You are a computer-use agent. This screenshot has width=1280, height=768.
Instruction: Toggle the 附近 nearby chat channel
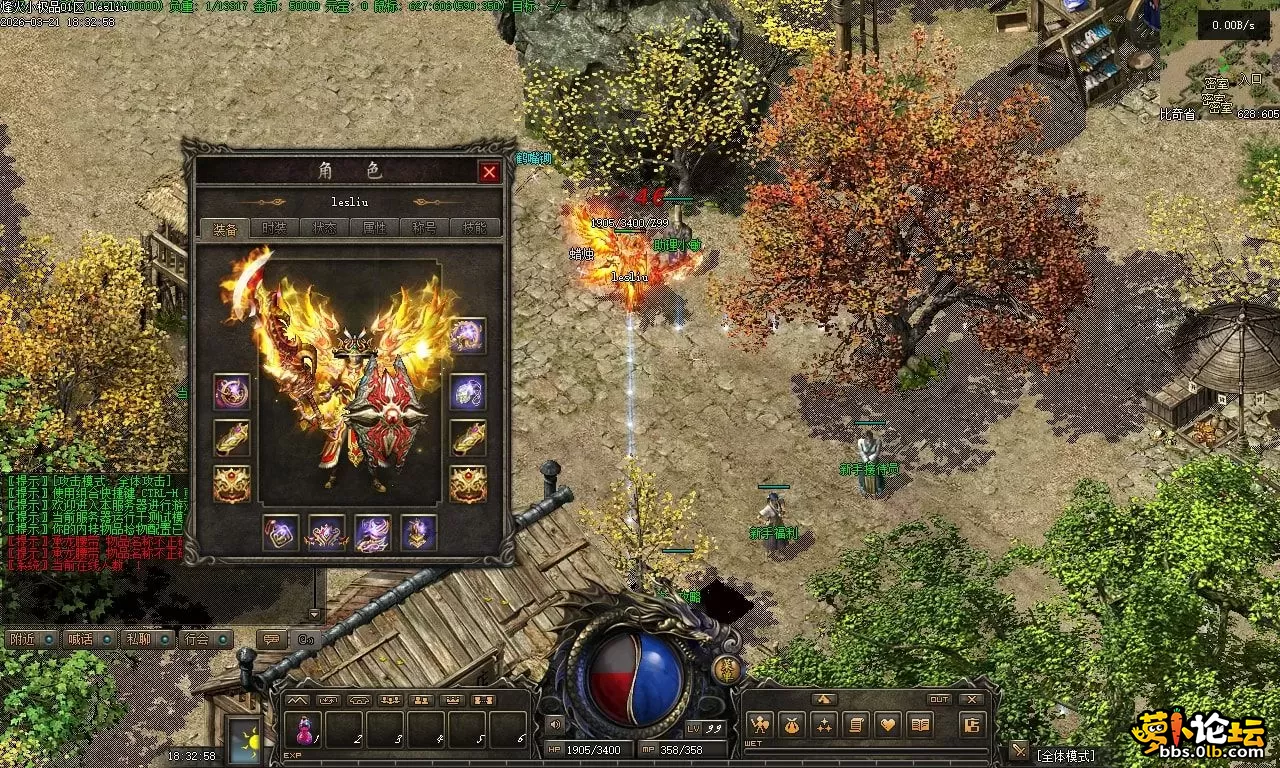30,638
